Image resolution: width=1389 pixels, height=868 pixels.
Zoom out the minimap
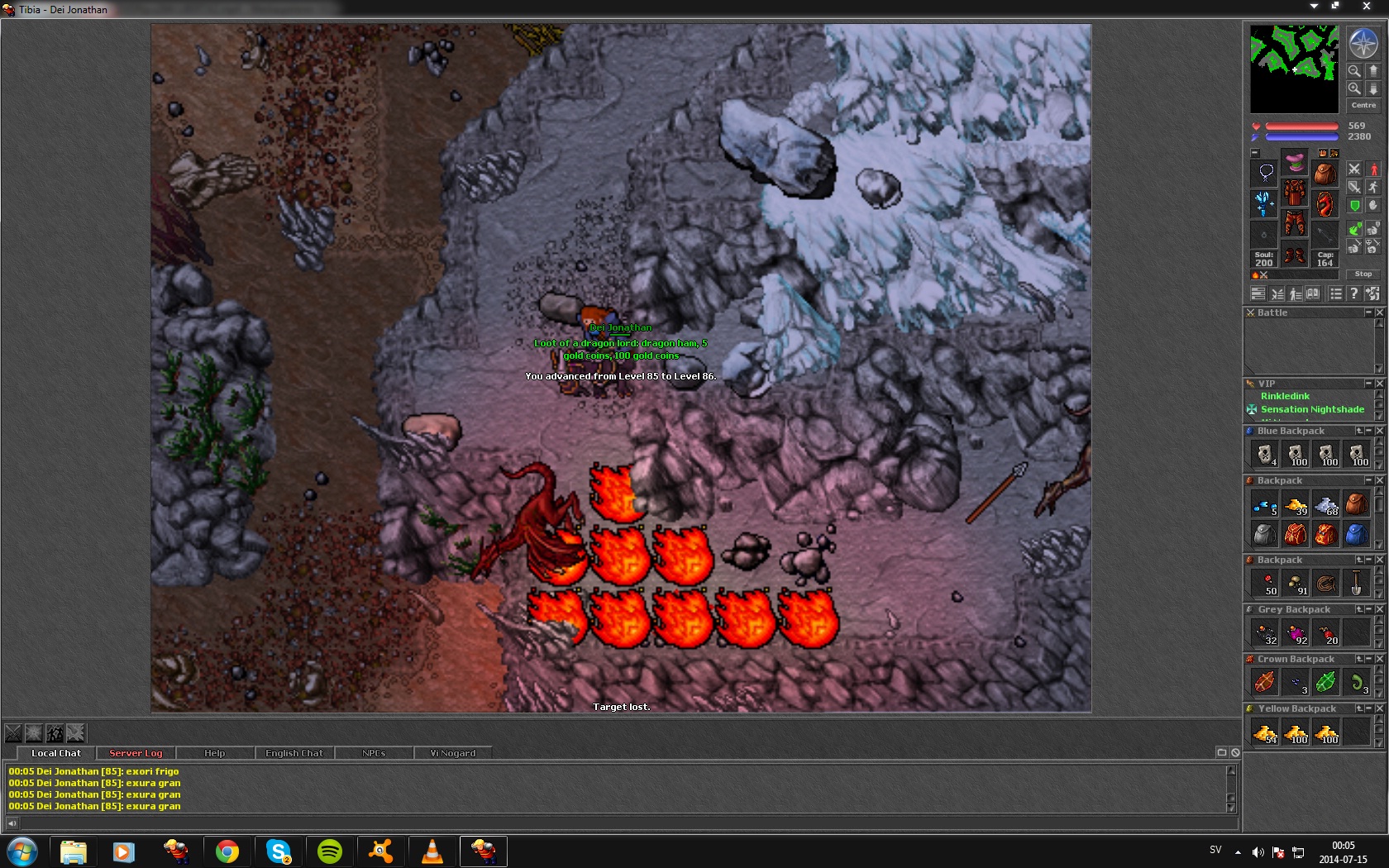1354,71
